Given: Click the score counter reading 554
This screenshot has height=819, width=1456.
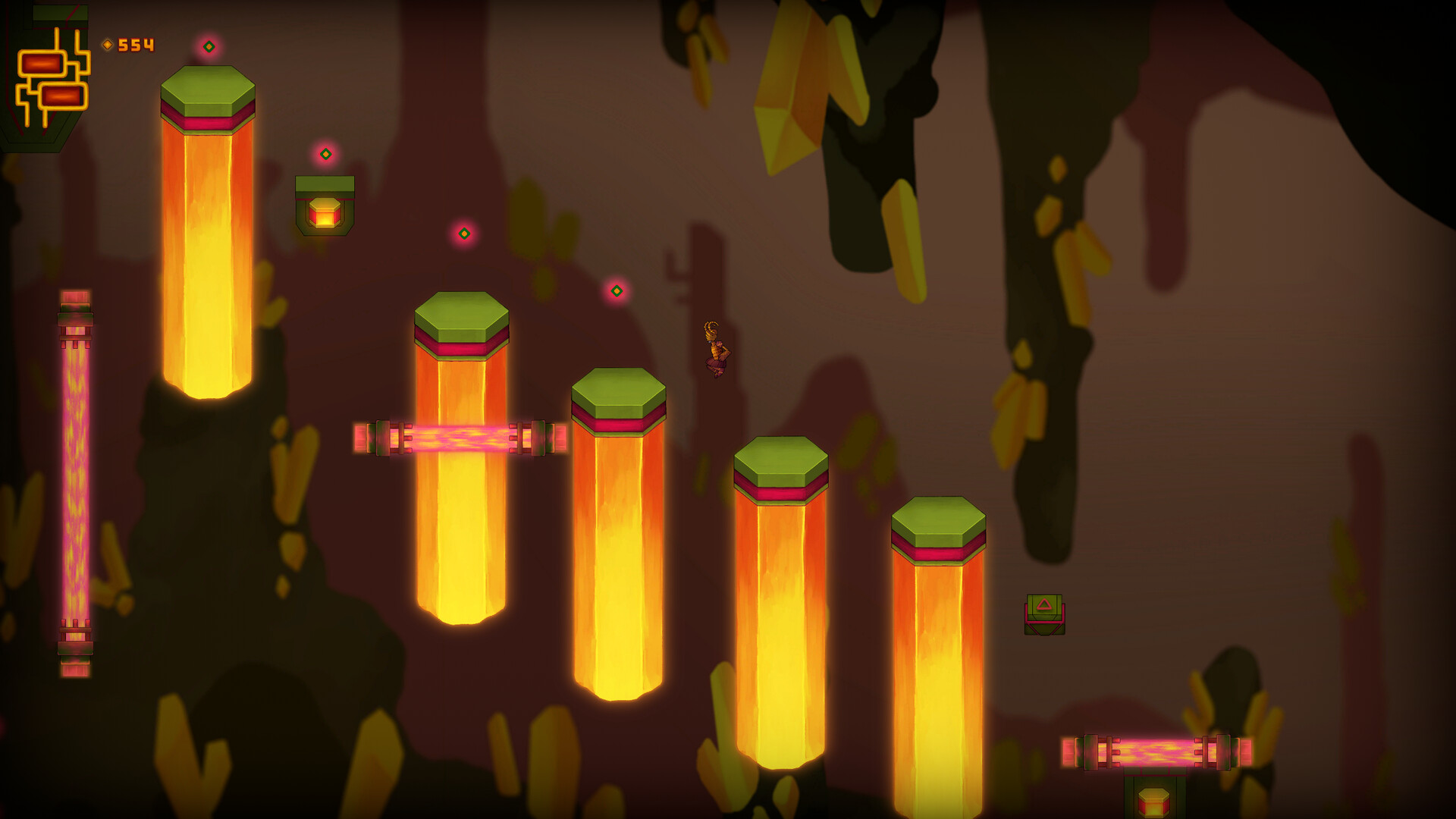Looking at the screenshot, I should tap(135, 43).
